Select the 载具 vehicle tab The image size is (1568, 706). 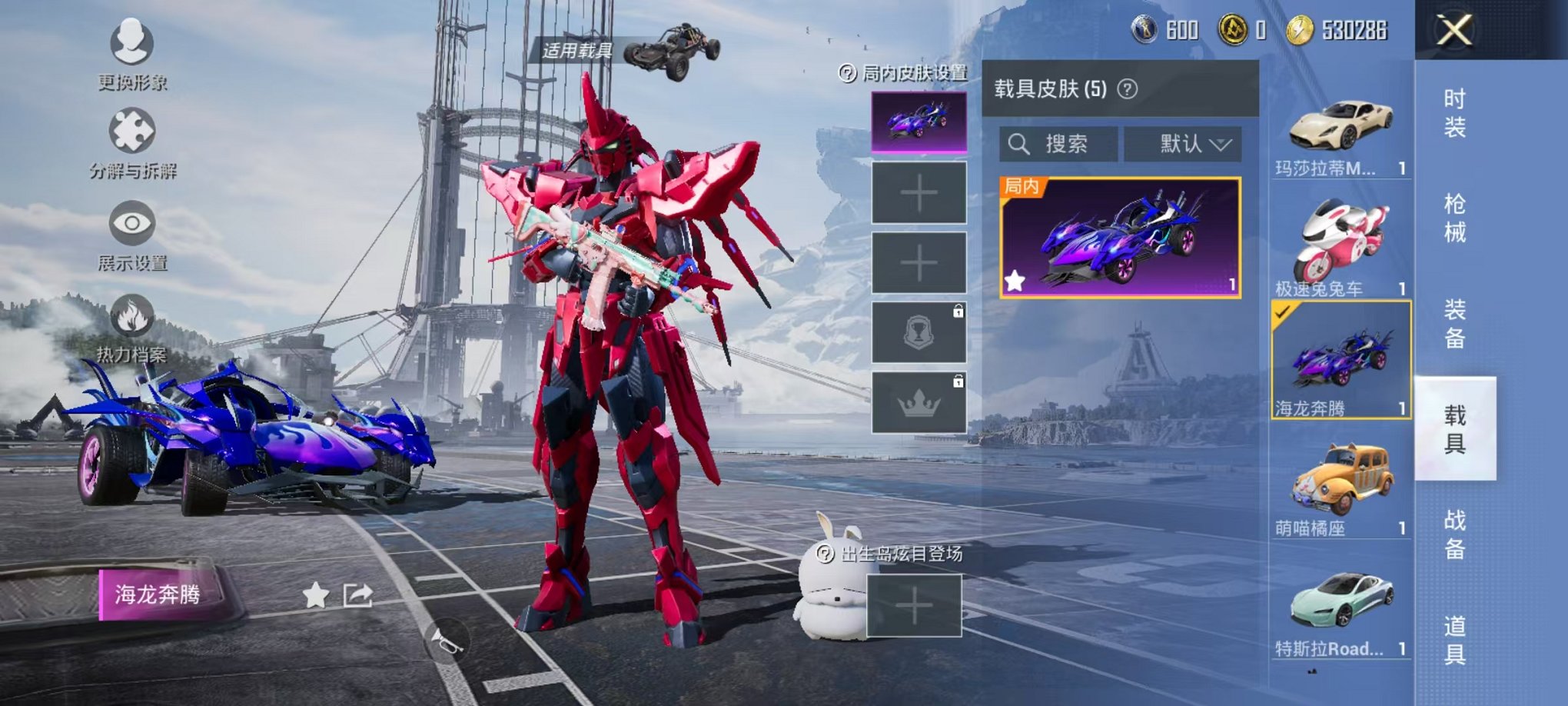click(x=1454, y=429)
